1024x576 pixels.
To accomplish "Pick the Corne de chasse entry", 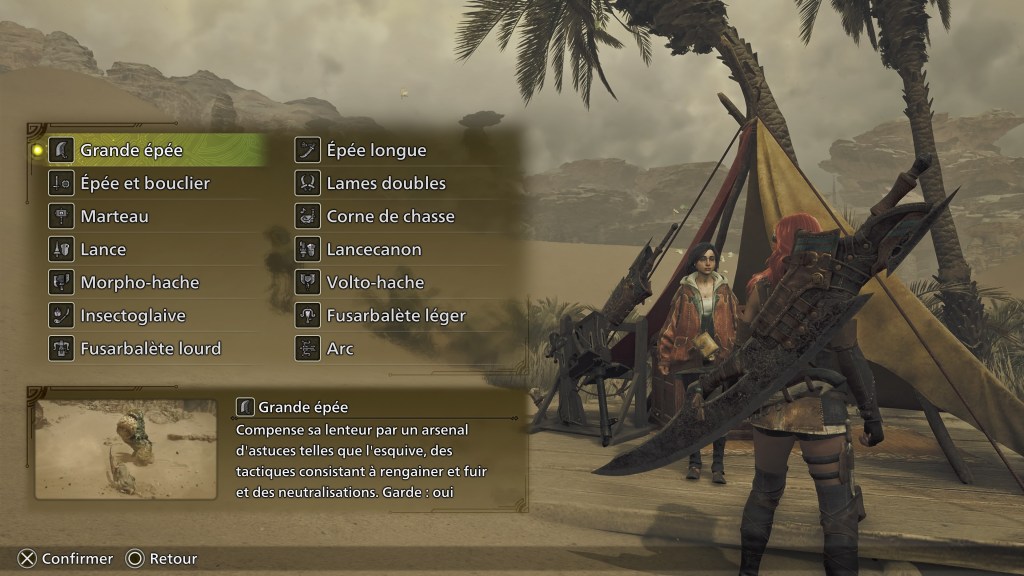I will (390, 216).
